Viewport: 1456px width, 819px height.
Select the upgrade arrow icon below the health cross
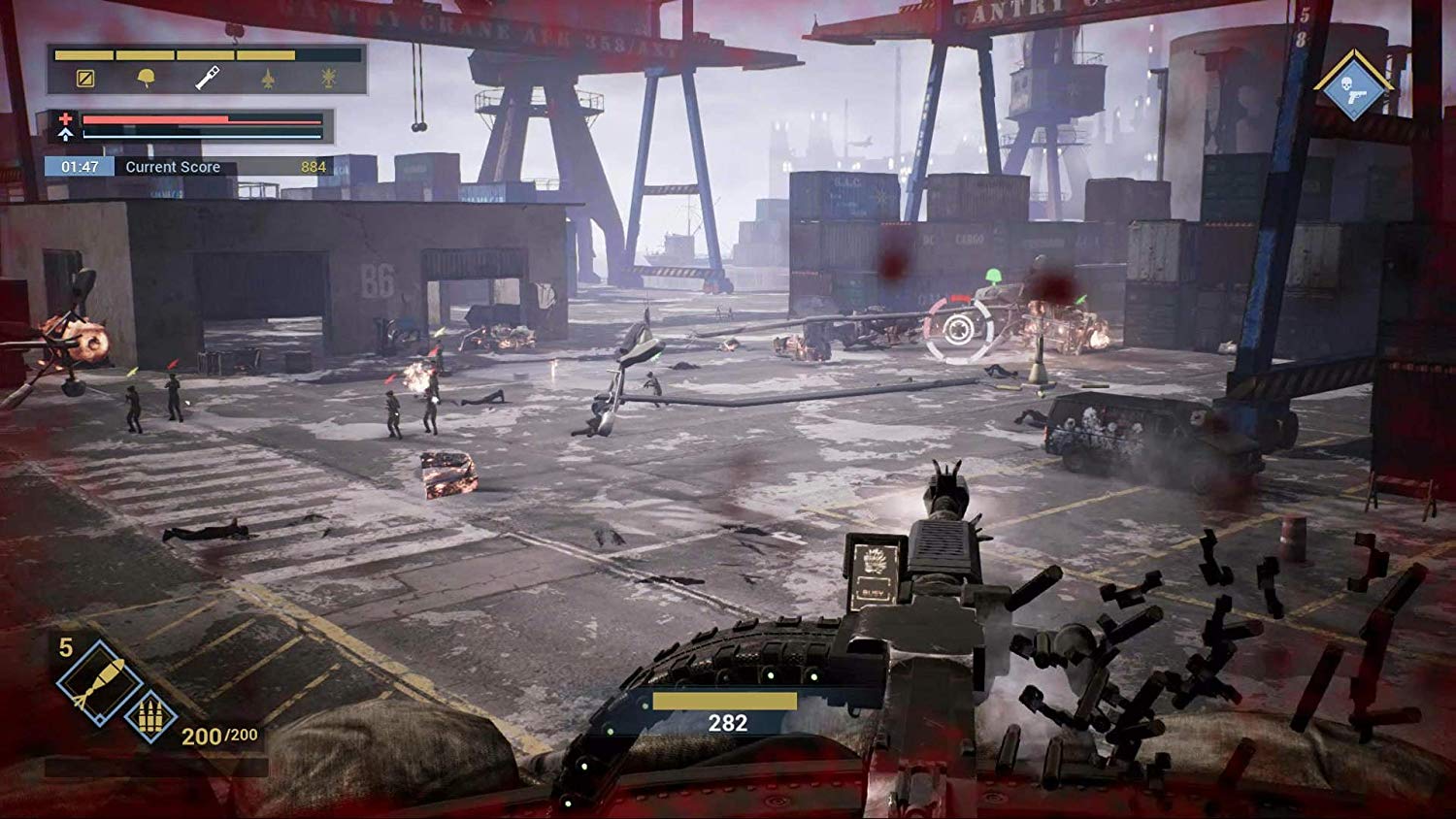coord(65,135)
